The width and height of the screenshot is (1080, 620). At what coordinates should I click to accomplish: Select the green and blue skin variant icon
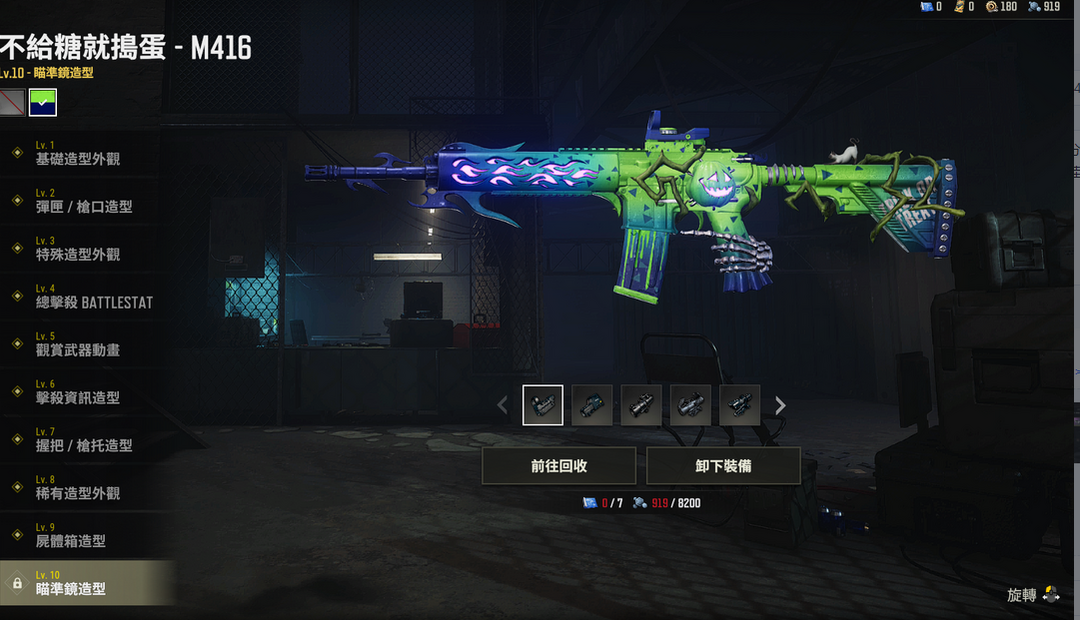click(43, 102)
